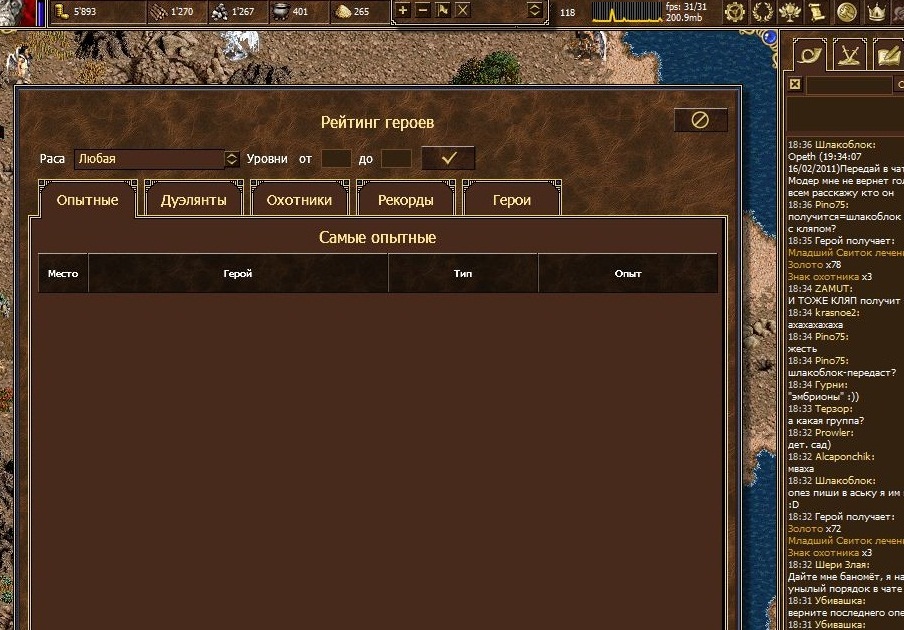Click the flag button in the top bar
Viewport: 904px width, 630px height.
point(442,11)
